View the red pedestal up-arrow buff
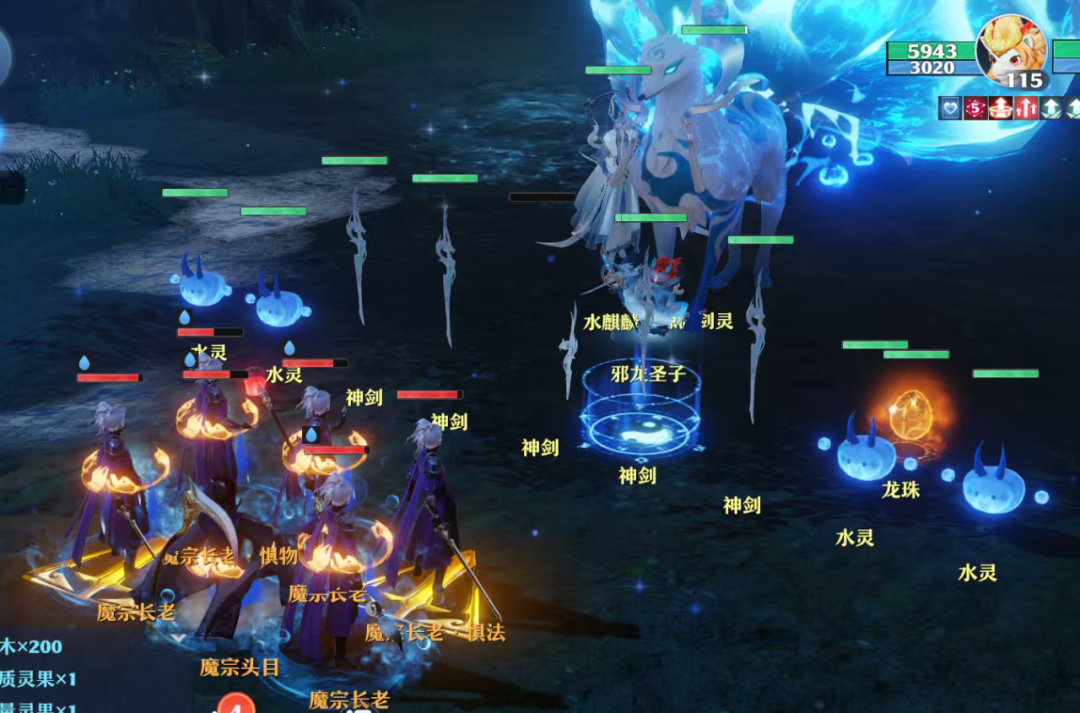Image resolution: width=1080 pixels, height=713 pixels. pos(1000,108)
